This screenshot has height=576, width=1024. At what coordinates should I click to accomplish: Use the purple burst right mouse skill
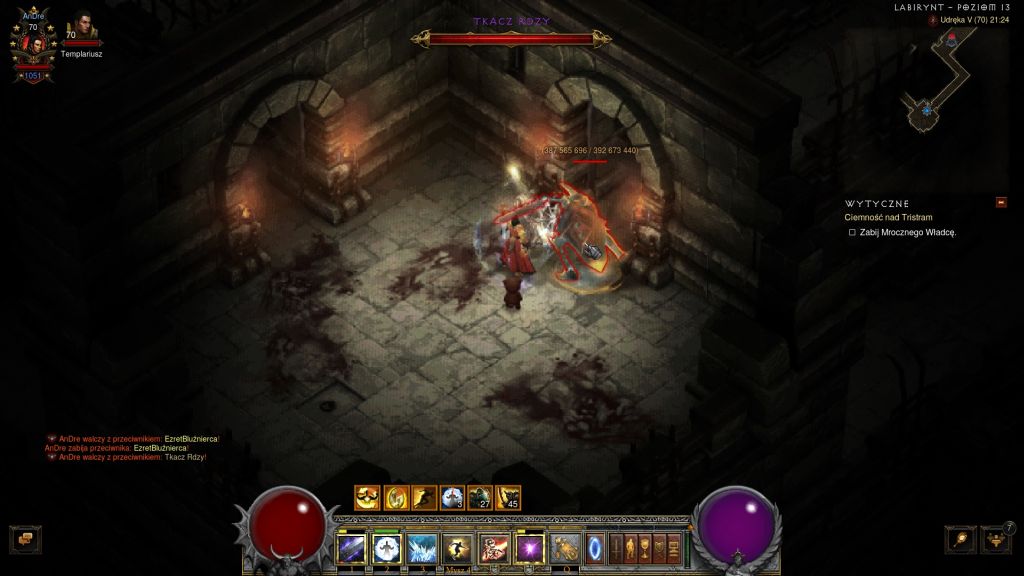(x=528, y=548)
